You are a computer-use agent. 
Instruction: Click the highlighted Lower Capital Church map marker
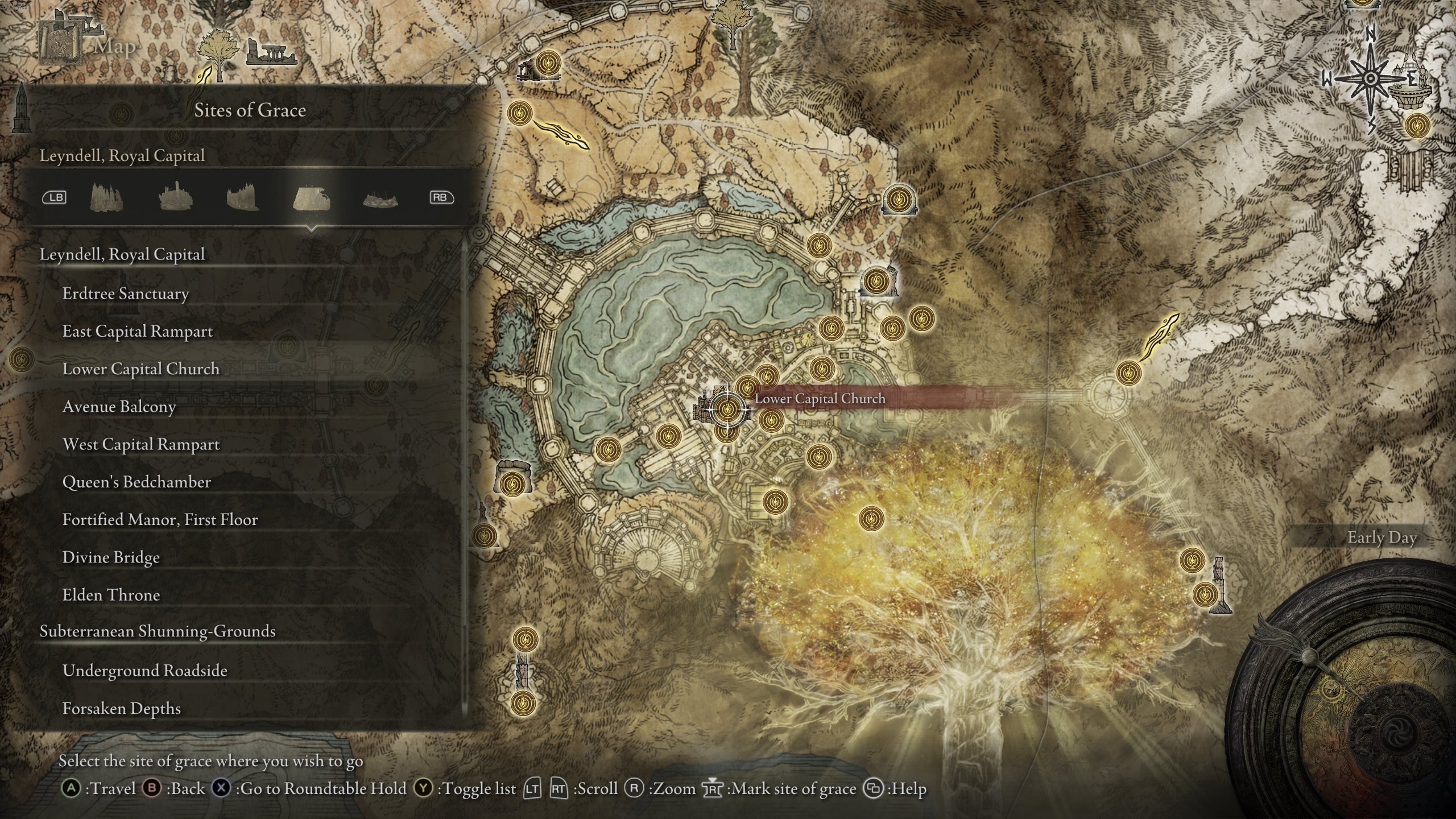[726, 408]
